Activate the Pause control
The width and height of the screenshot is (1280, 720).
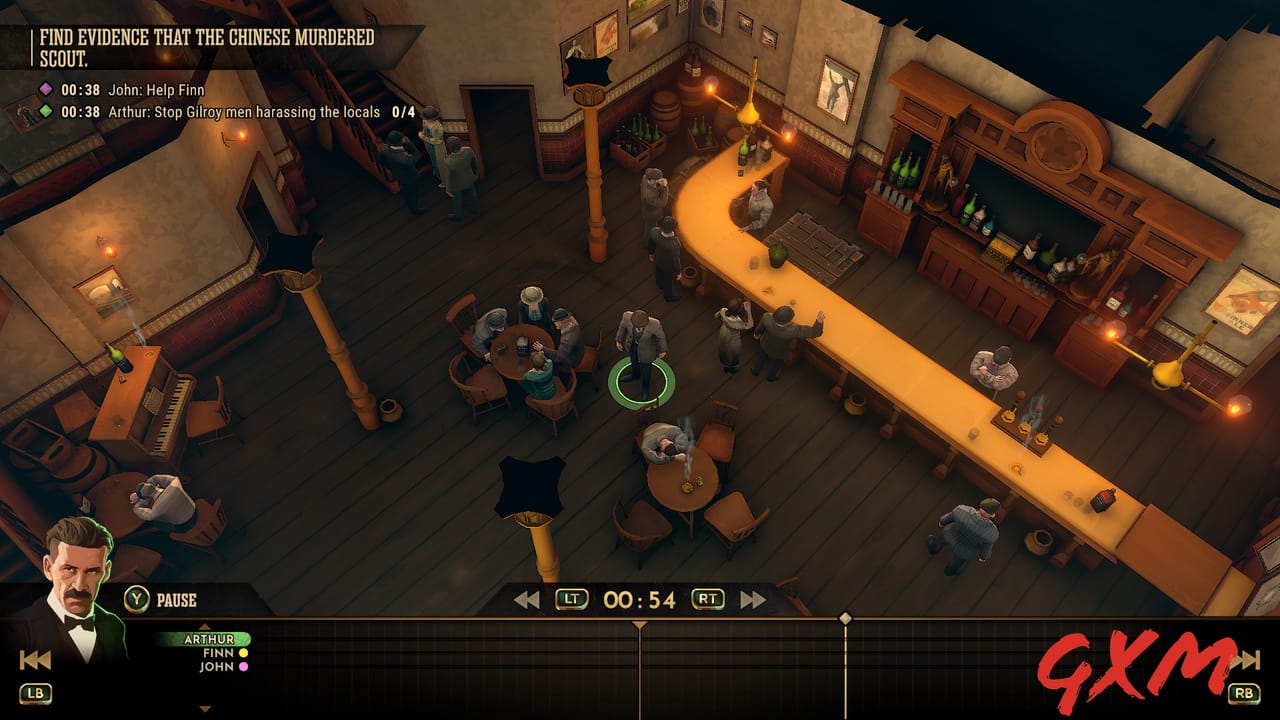coord(176,598)
